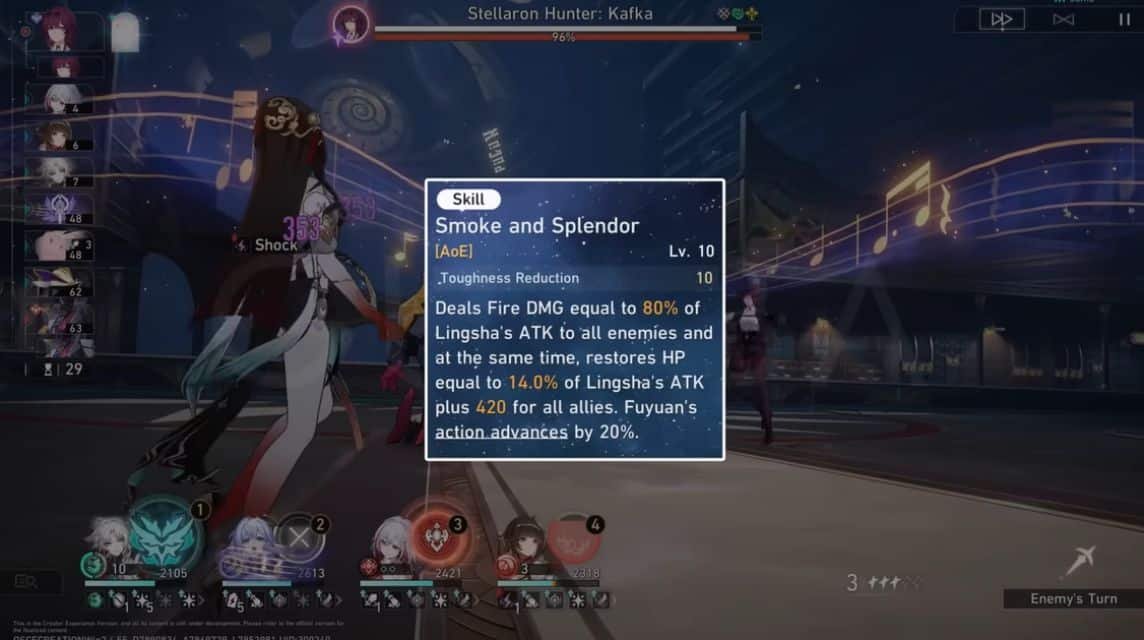Select Kafka's portrait in the boss bar
Viewport: 1144px width, 640px height.
point(351,23)
